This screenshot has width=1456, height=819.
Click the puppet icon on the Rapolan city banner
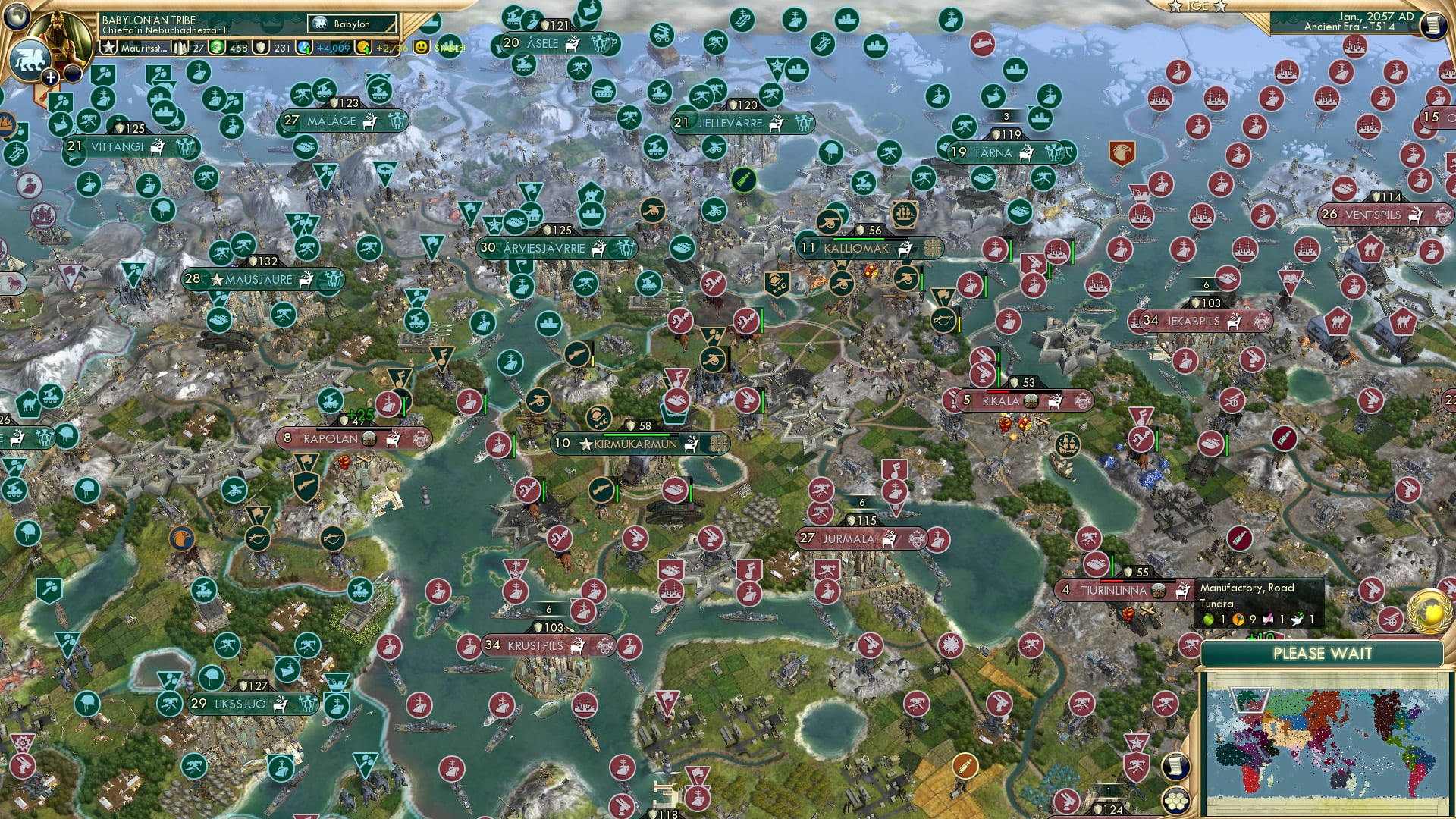(x=369, y=438)
